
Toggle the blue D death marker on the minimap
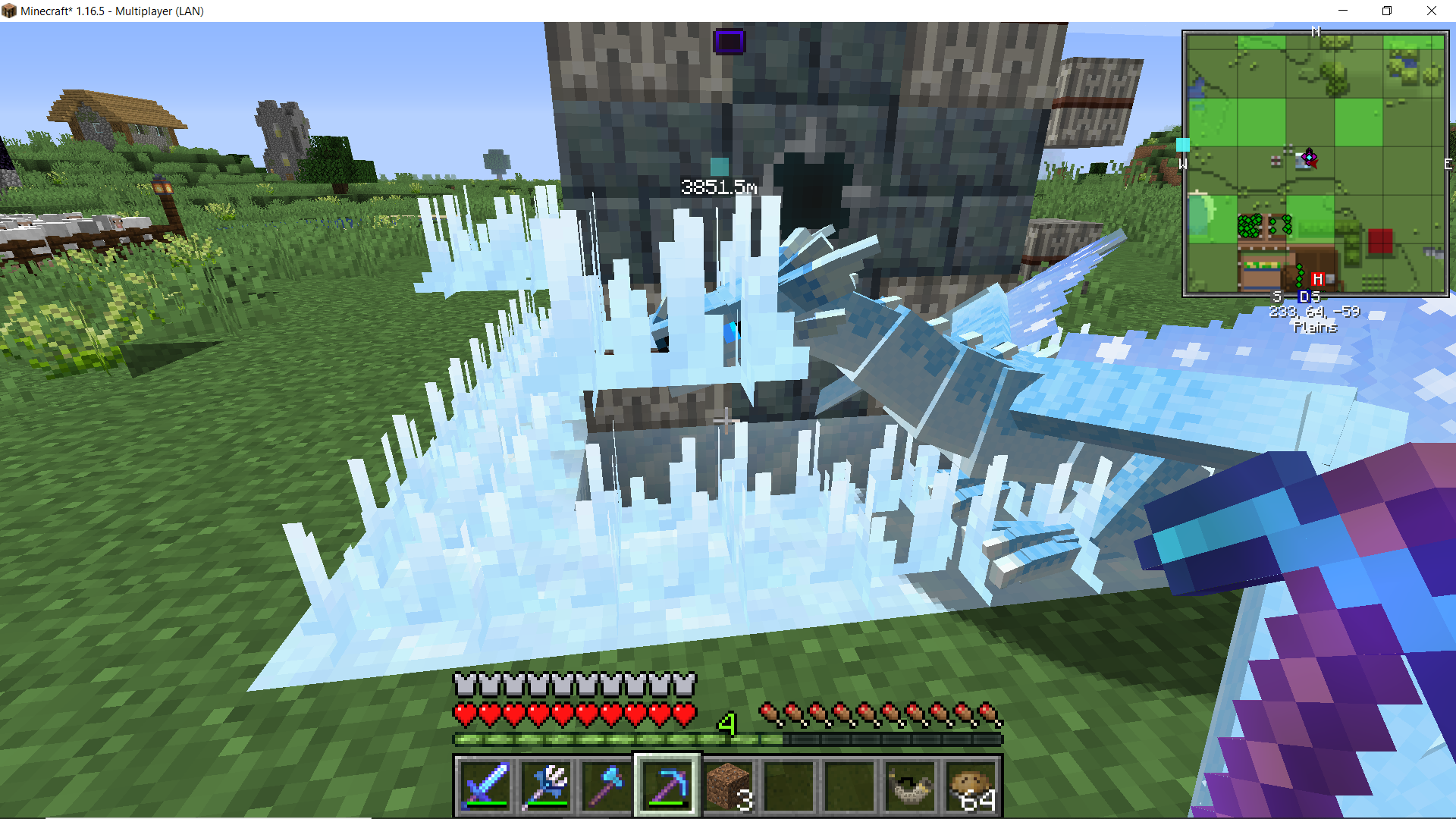(x=1304, y=297)
